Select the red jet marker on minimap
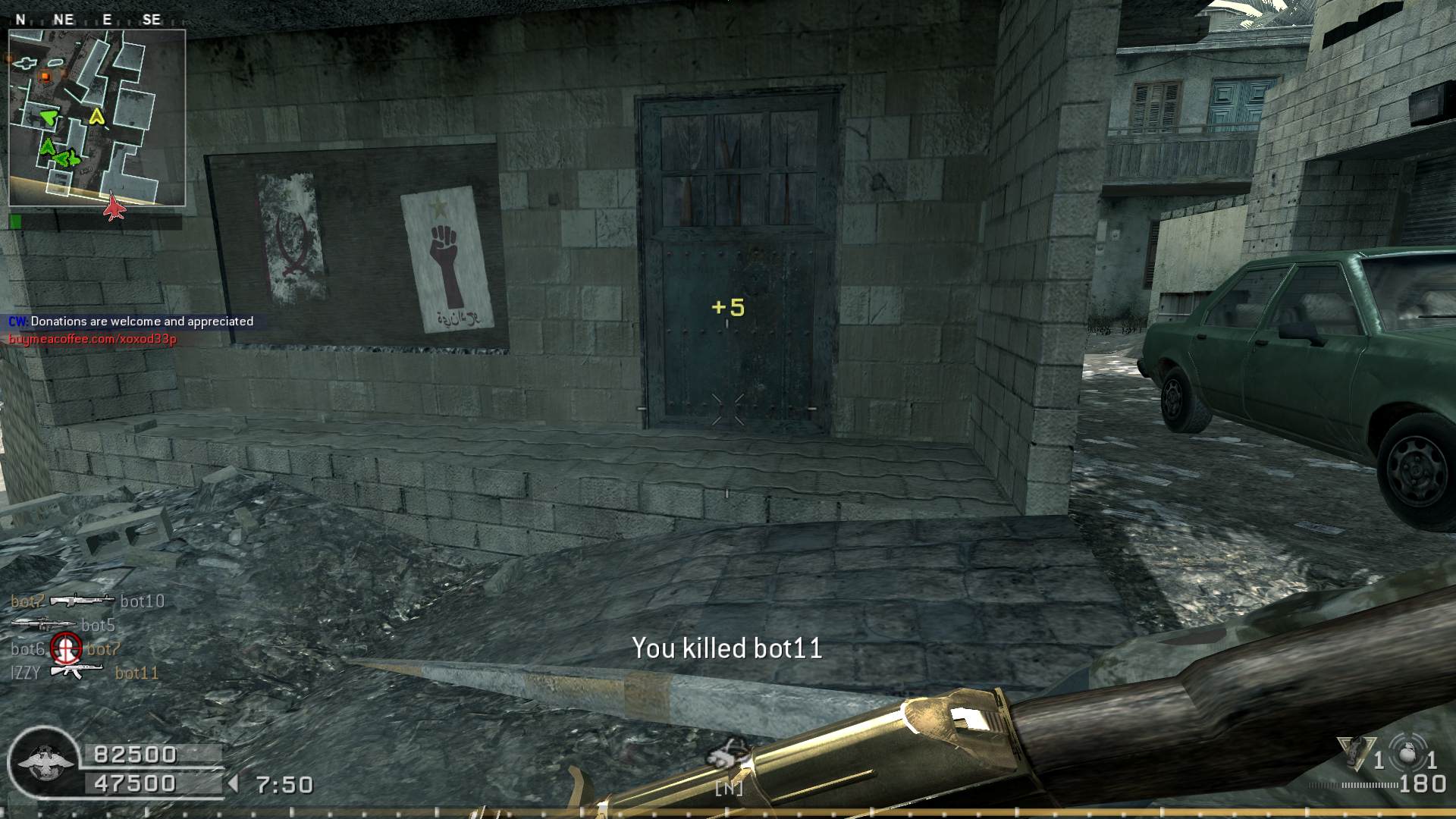 (x=114, y=206)
